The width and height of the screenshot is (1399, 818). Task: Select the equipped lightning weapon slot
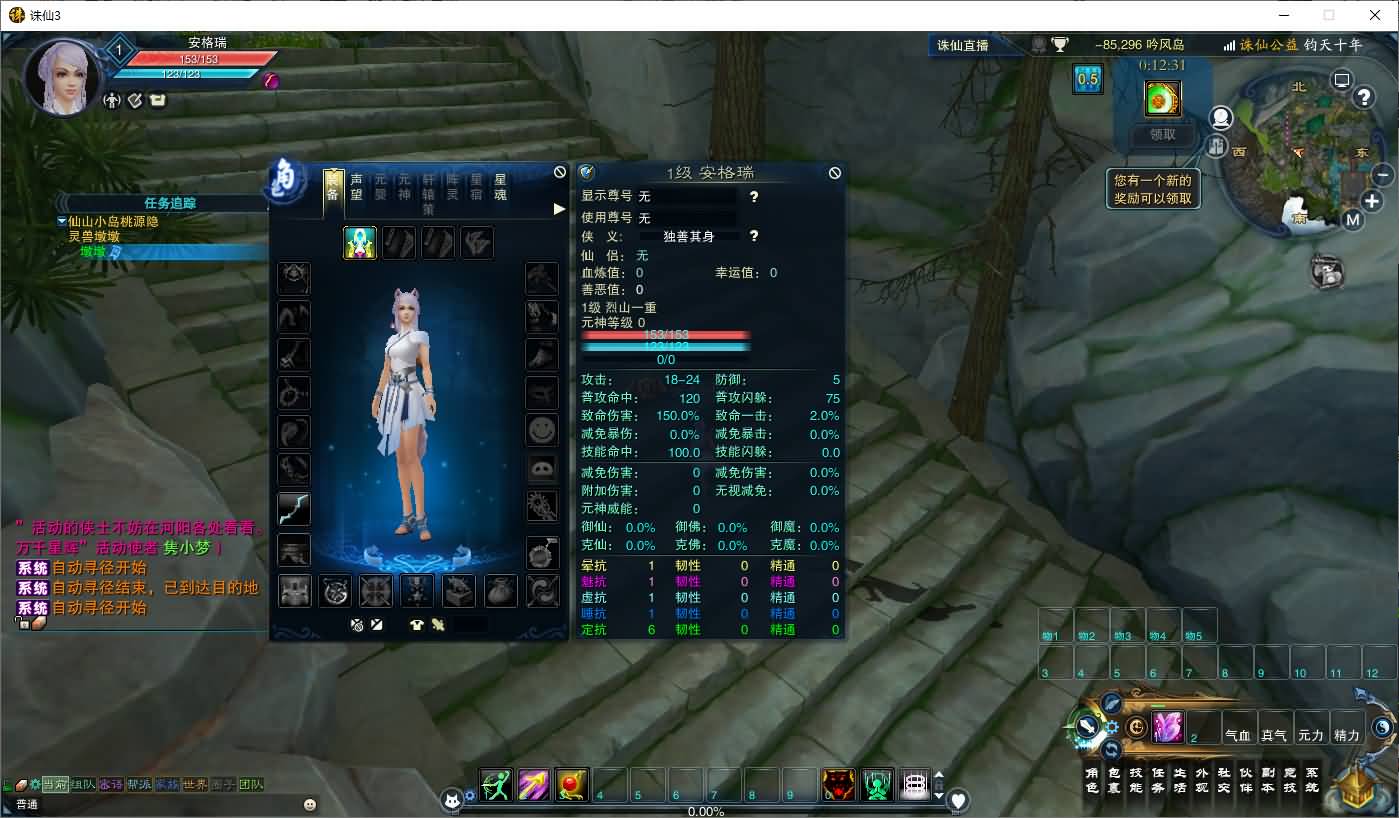294,509
